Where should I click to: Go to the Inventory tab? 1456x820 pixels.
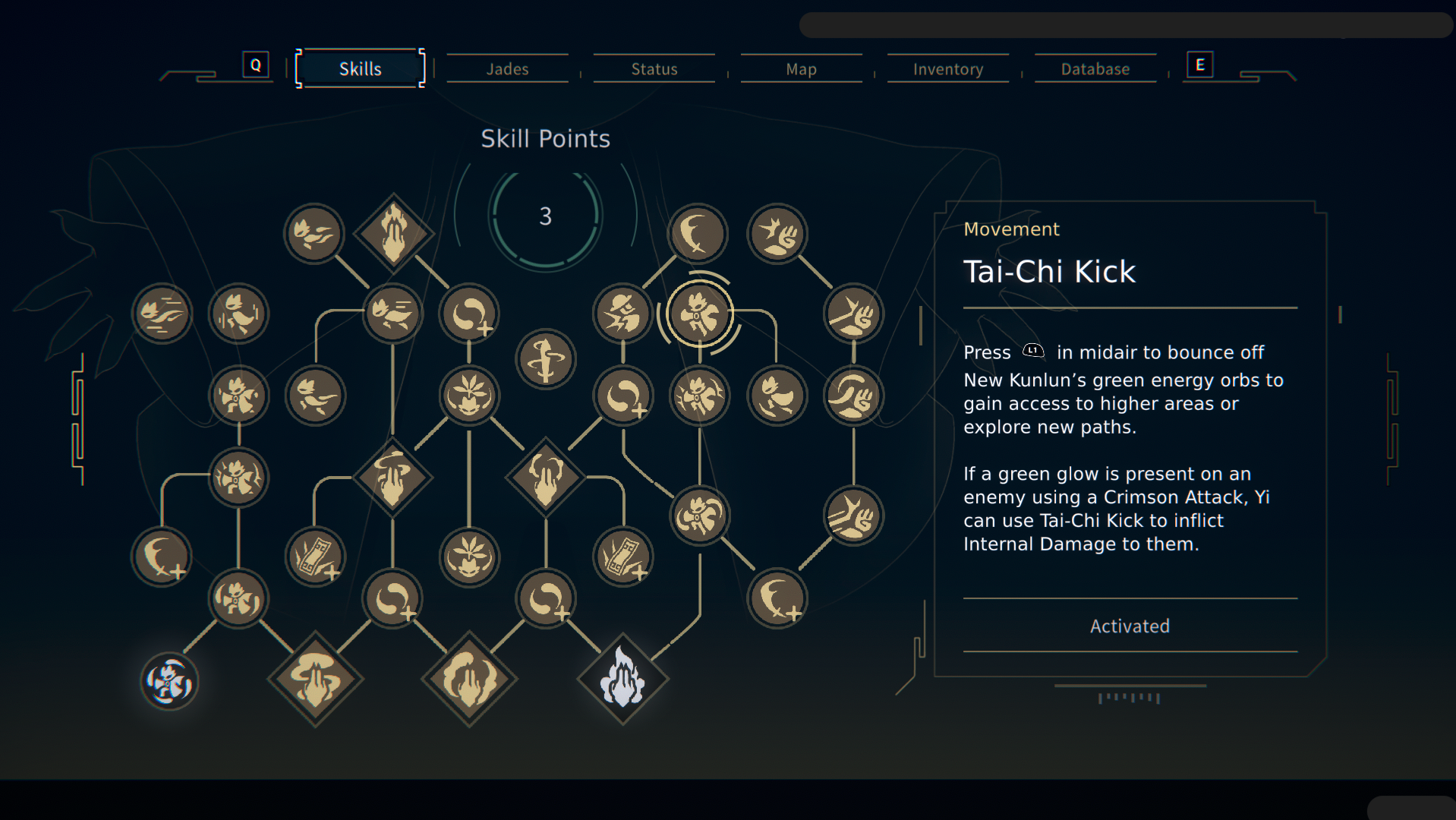coord(948,69)
